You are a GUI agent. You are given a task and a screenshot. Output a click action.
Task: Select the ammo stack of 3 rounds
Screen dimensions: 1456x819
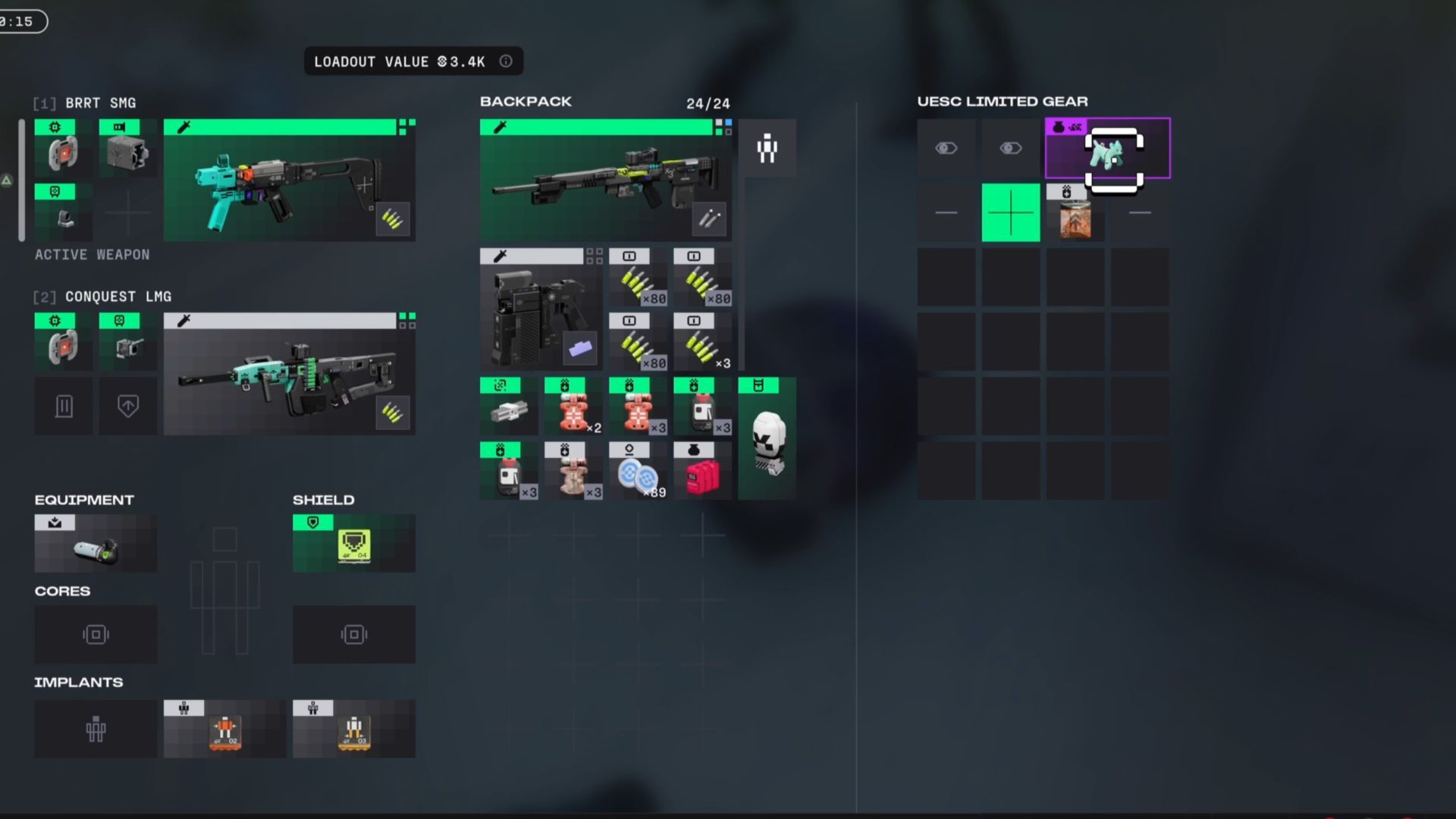pos(702,342)
